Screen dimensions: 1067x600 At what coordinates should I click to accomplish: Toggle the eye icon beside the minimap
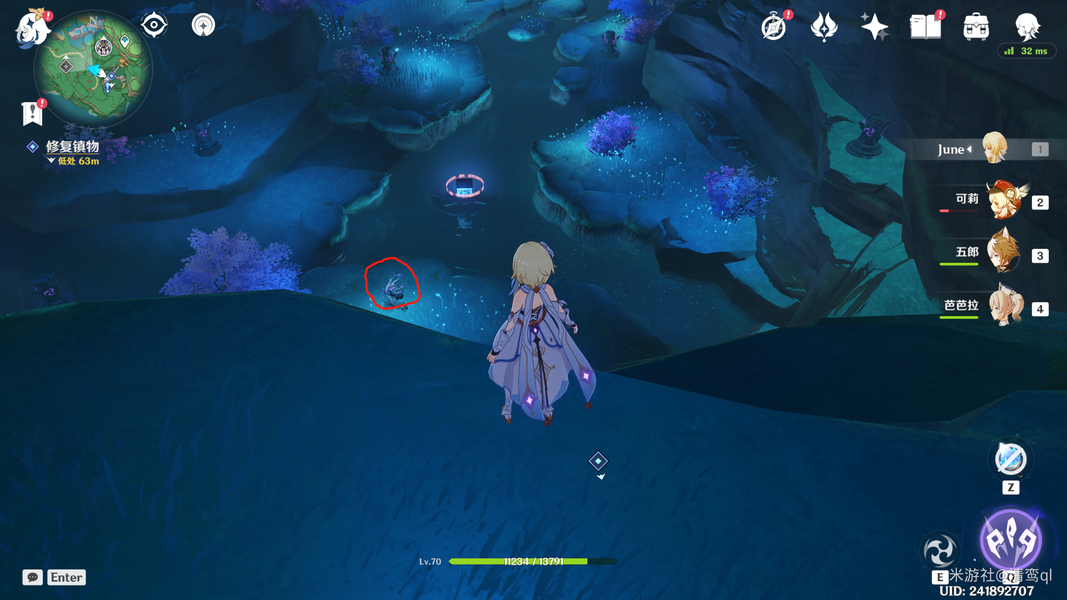coord(154,24)
